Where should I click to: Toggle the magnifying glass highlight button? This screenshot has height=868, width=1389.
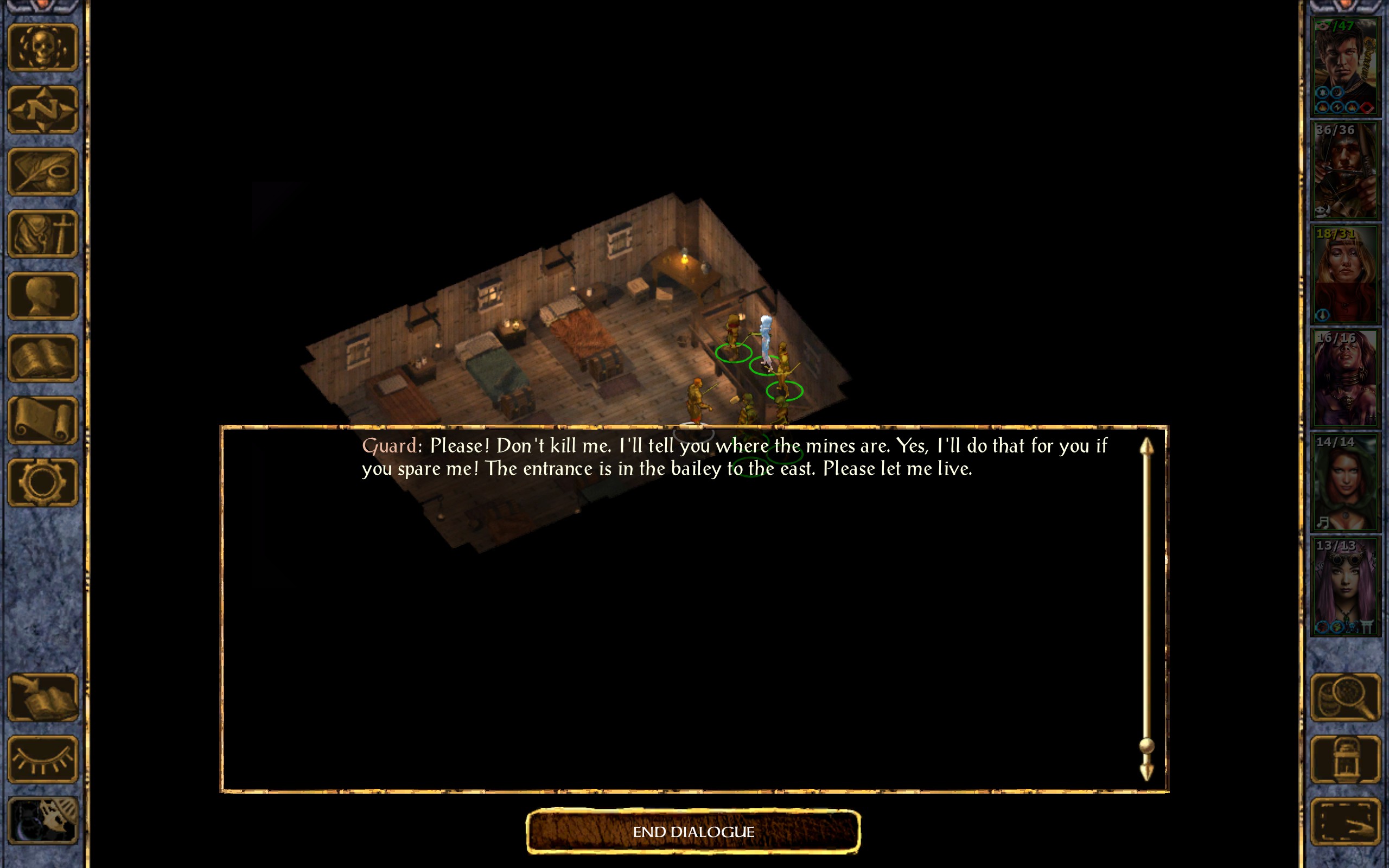pyautogui.click(x=1345, y=698)
